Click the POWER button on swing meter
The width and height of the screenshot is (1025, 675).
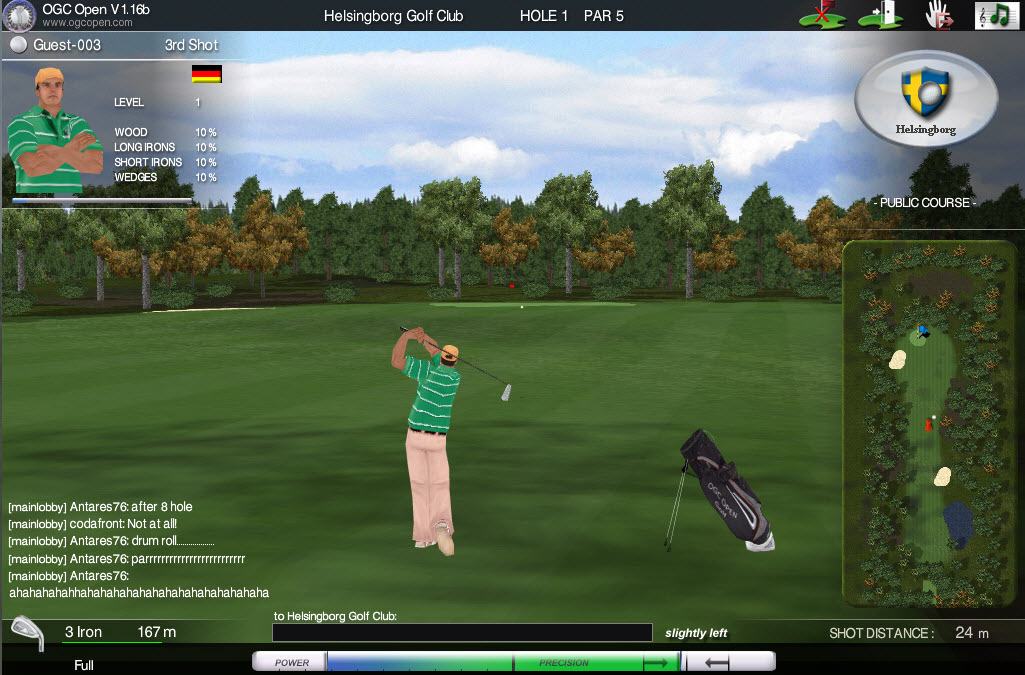coord(291,662)
